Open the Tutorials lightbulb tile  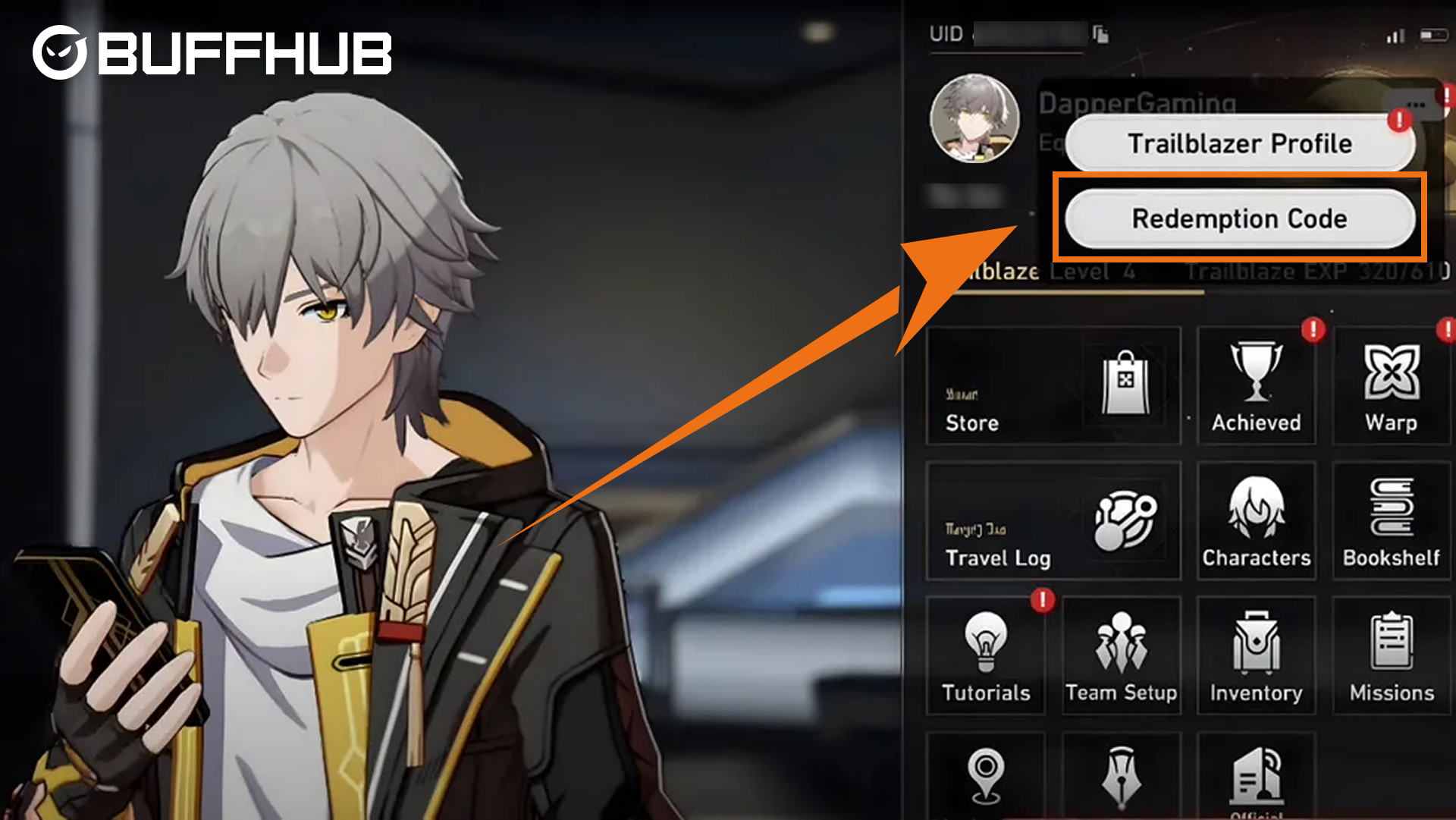[985, 656]
